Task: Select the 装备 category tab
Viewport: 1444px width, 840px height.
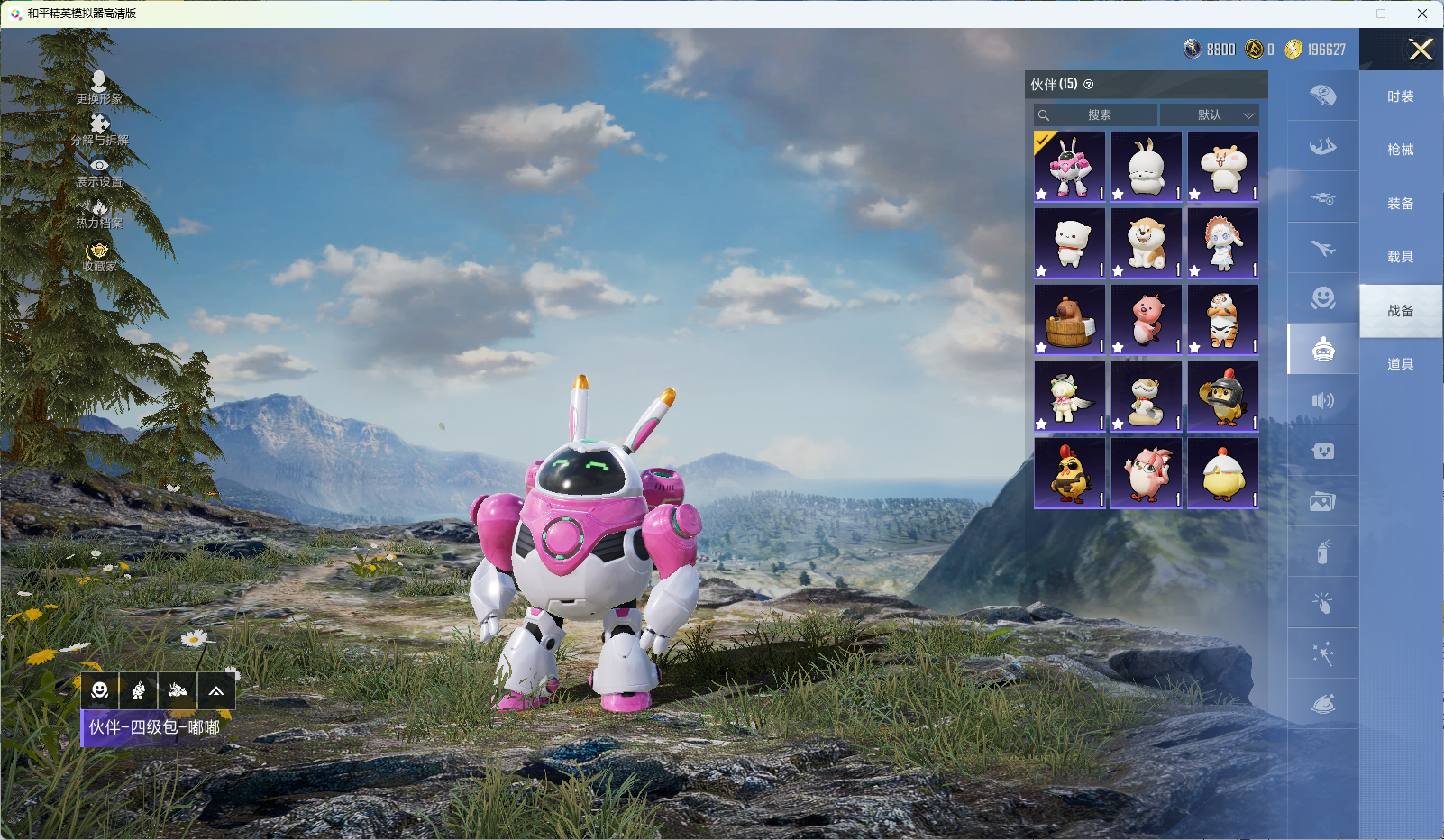Action: click(x=1400, y=204)
